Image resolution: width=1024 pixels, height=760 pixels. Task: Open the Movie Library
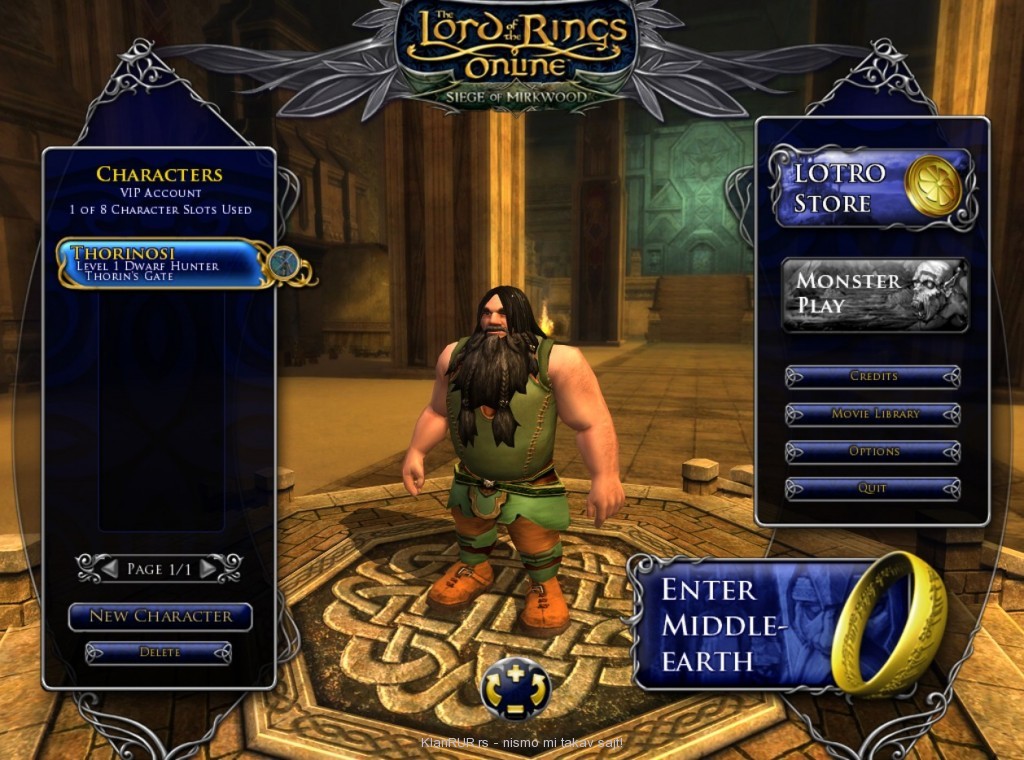tap(873, 414)
